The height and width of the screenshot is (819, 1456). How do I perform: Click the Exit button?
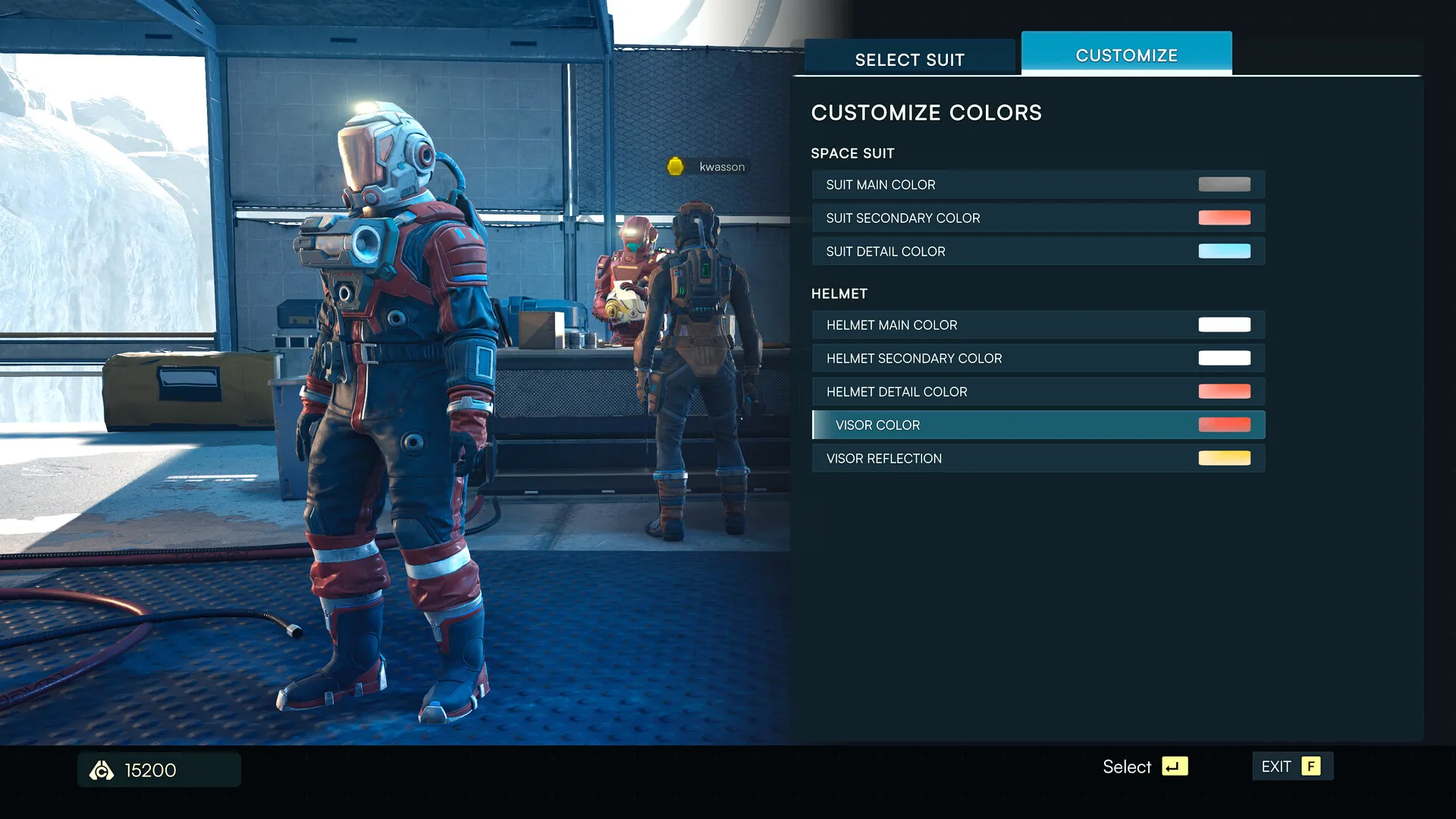click(x=1291, y=767)
